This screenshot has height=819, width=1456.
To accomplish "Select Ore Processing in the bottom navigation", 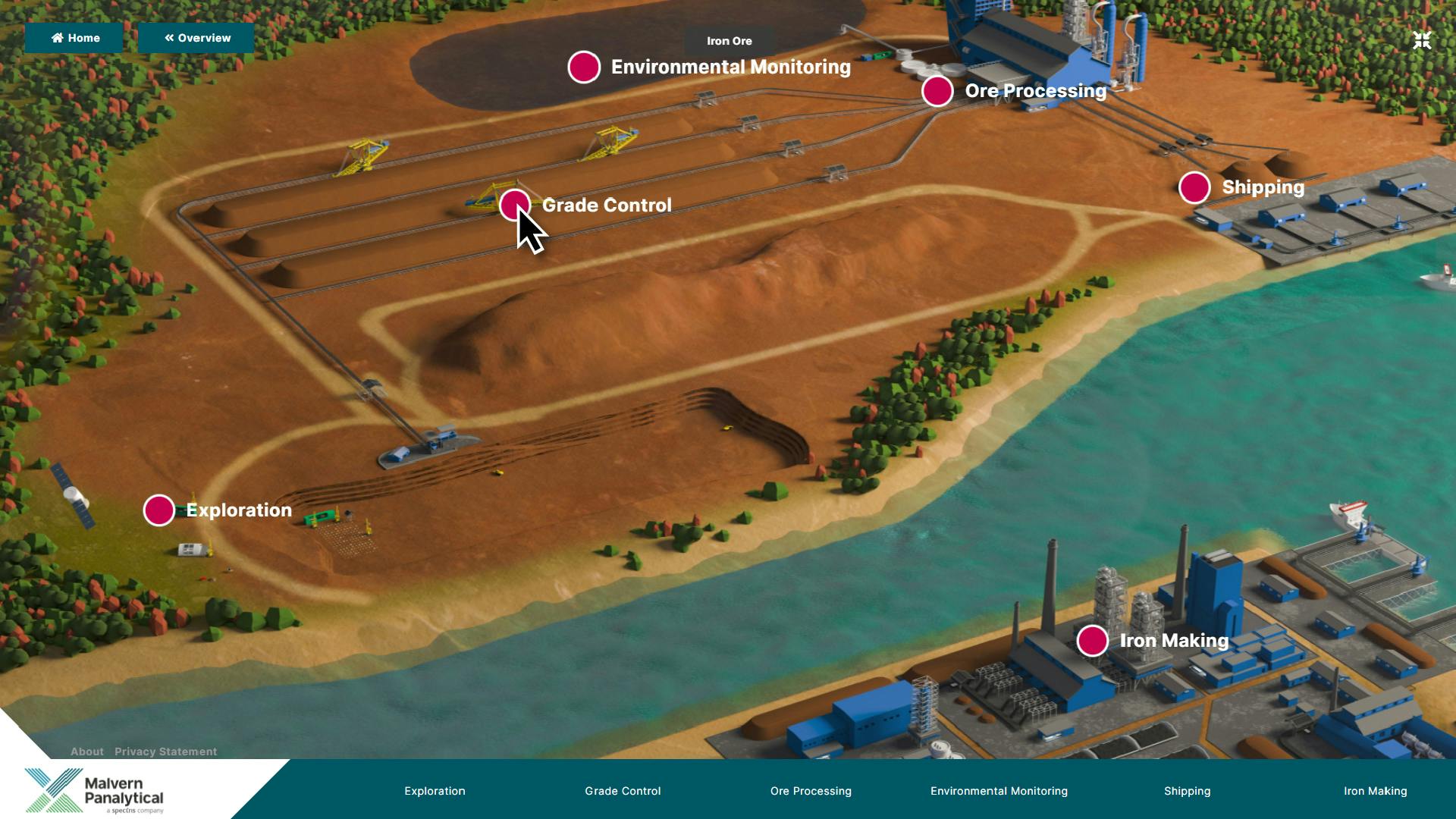I will [x=811, y=791].
